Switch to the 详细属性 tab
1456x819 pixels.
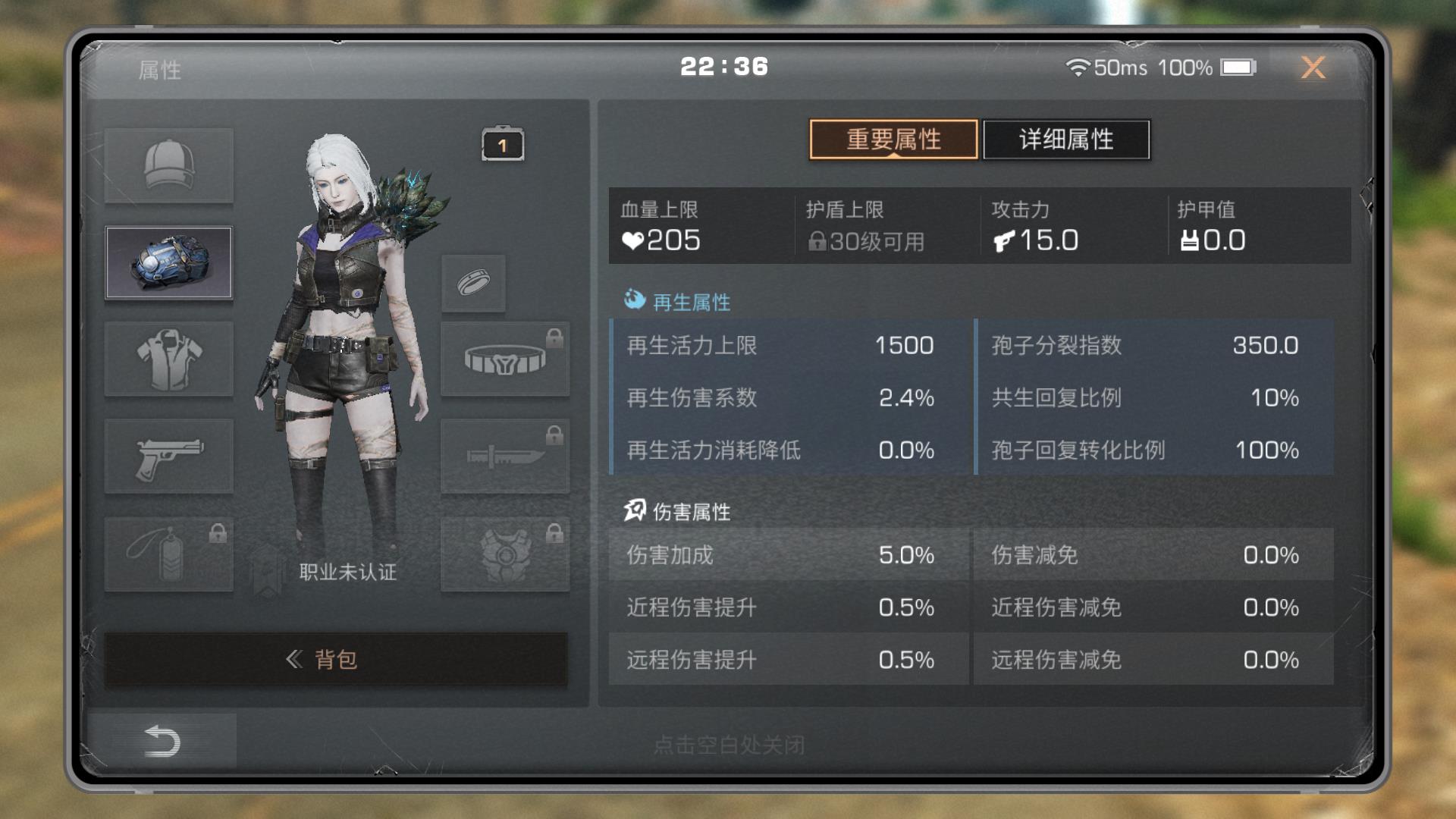[x=1065, y=139]
